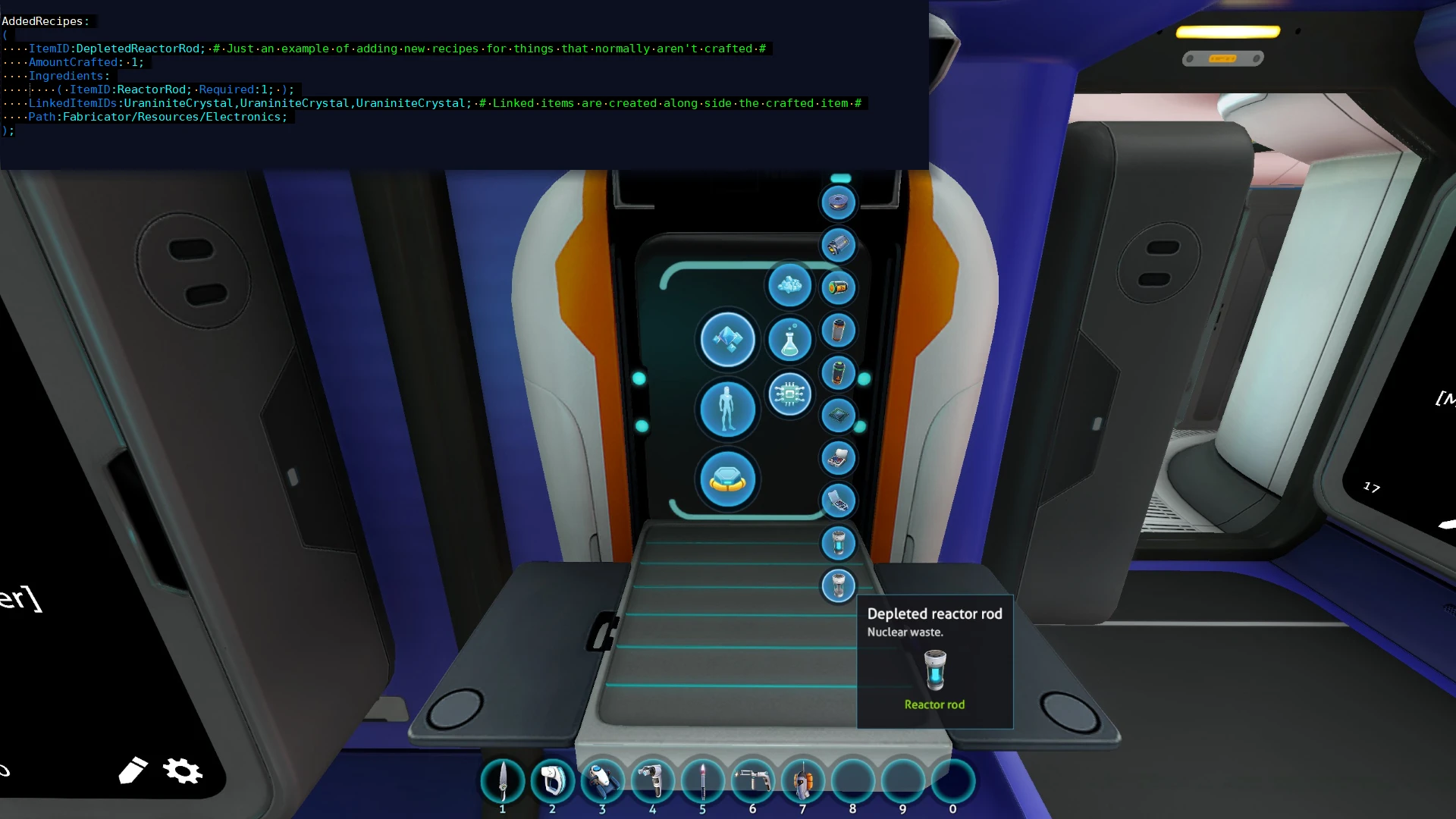This screenshot has width=1456, height=819.
Task: Click the hammer-and-diamond icon atop the wheel
Action: (x=727, y=340)
